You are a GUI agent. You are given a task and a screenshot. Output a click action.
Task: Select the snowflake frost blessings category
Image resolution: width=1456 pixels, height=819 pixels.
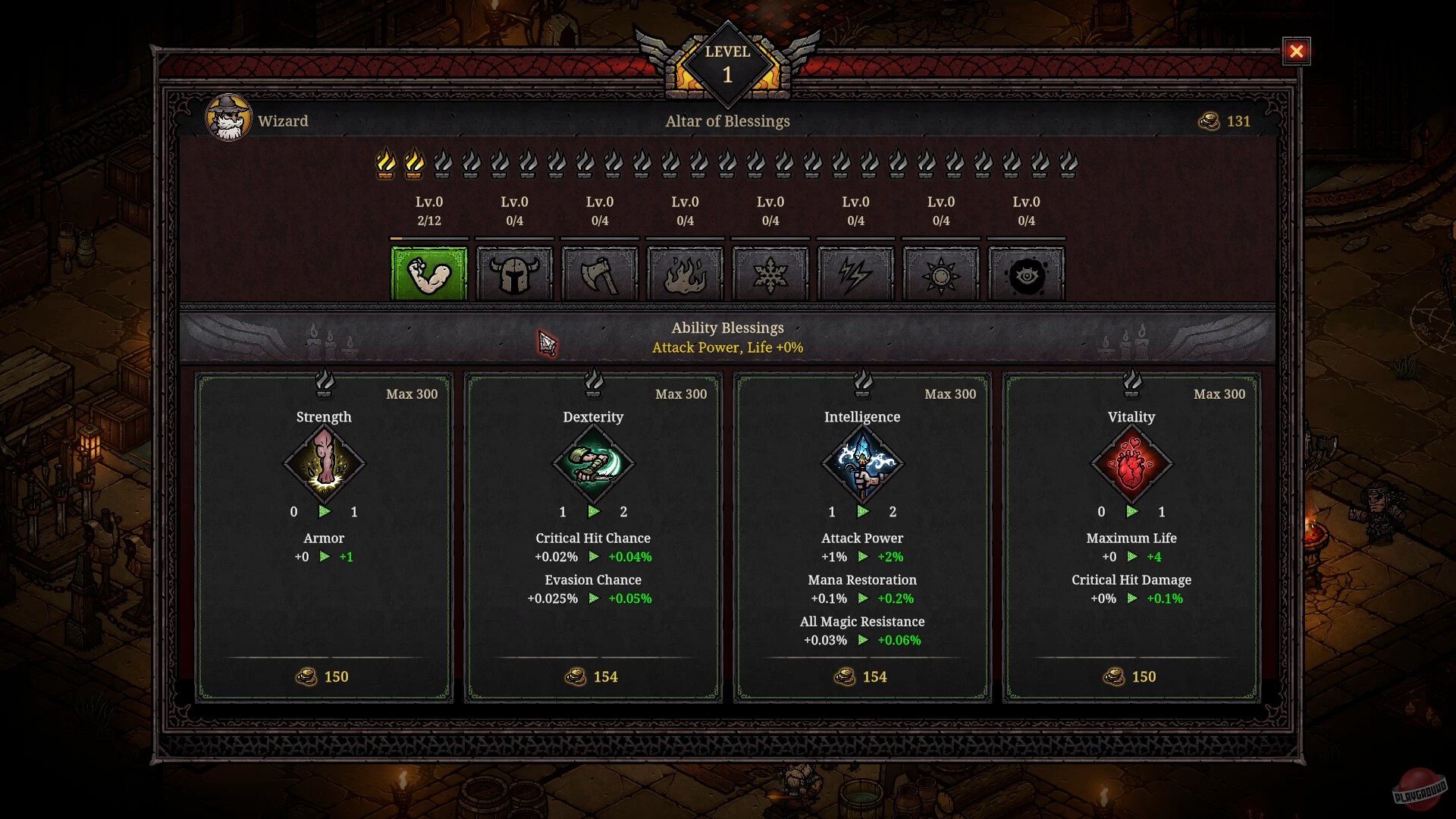click(x=770, y=275)
